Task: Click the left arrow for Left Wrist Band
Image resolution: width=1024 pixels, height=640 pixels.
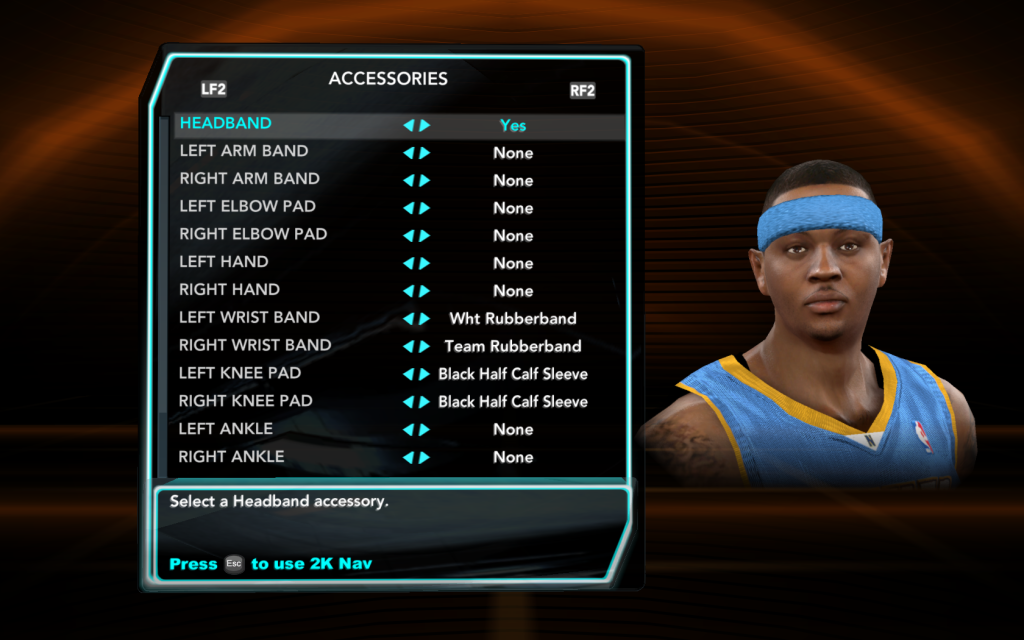Action: coord(408,319)
